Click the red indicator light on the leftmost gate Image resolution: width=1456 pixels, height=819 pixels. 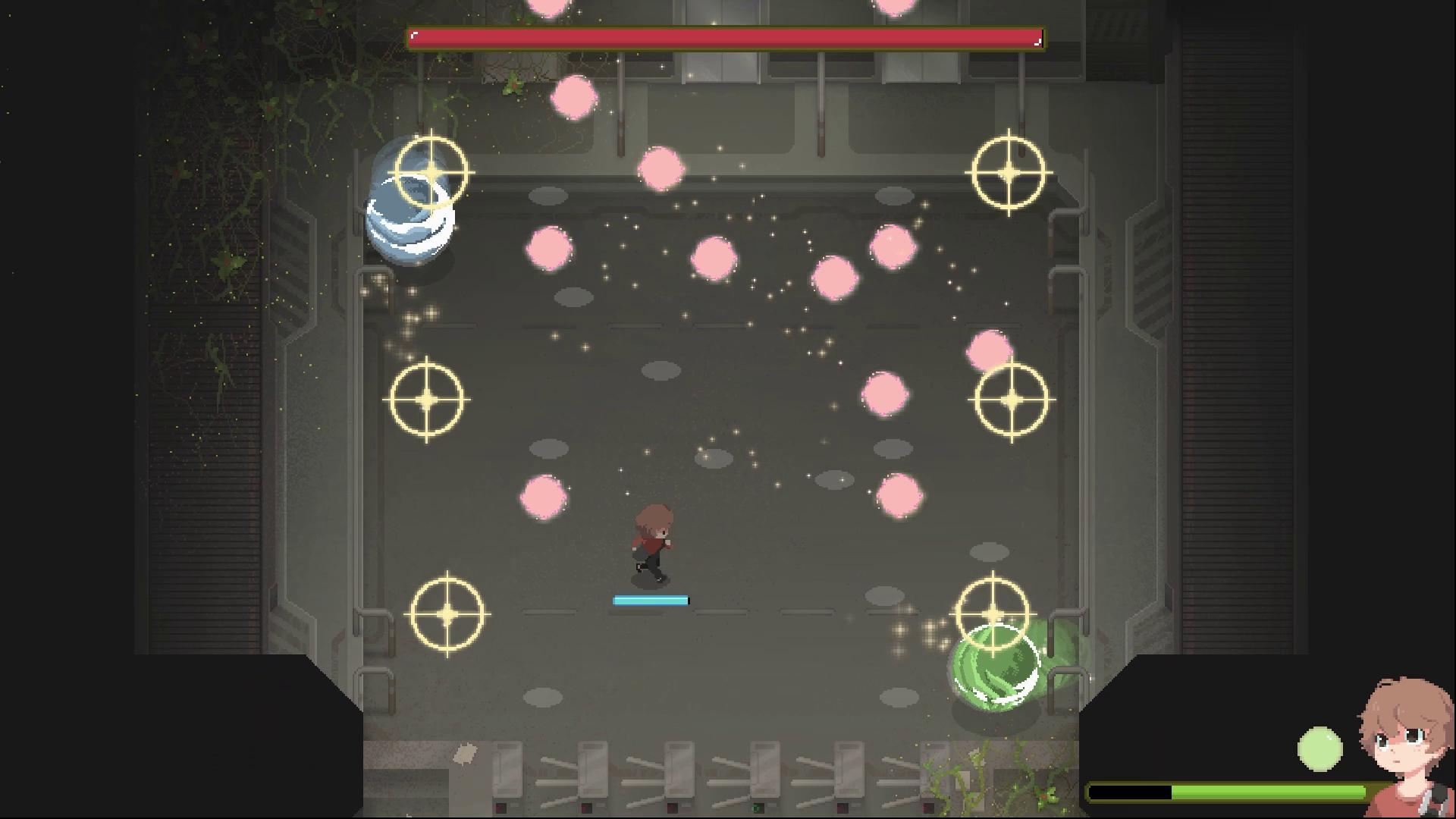click(500, 808)
